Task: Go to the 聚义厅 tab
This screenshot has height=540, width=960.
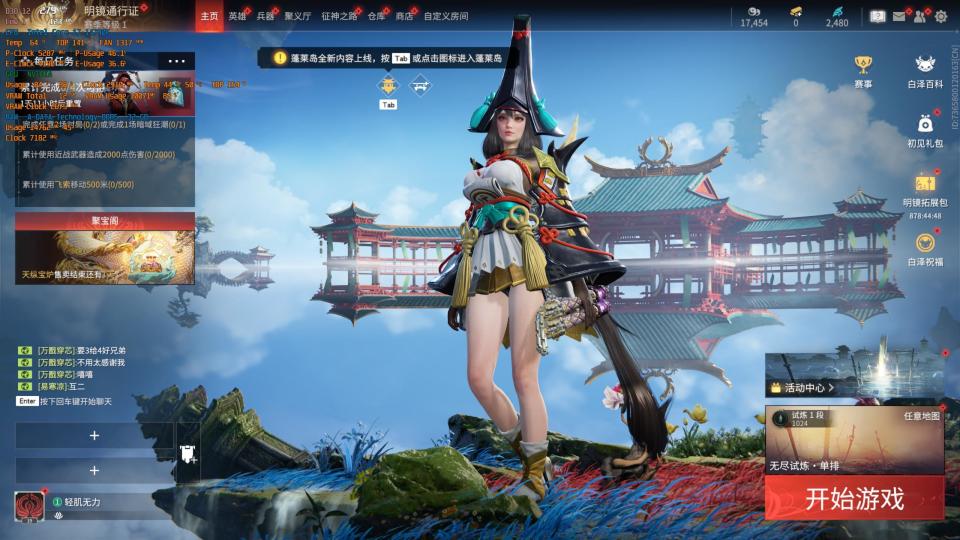Action: click(298, 16)
